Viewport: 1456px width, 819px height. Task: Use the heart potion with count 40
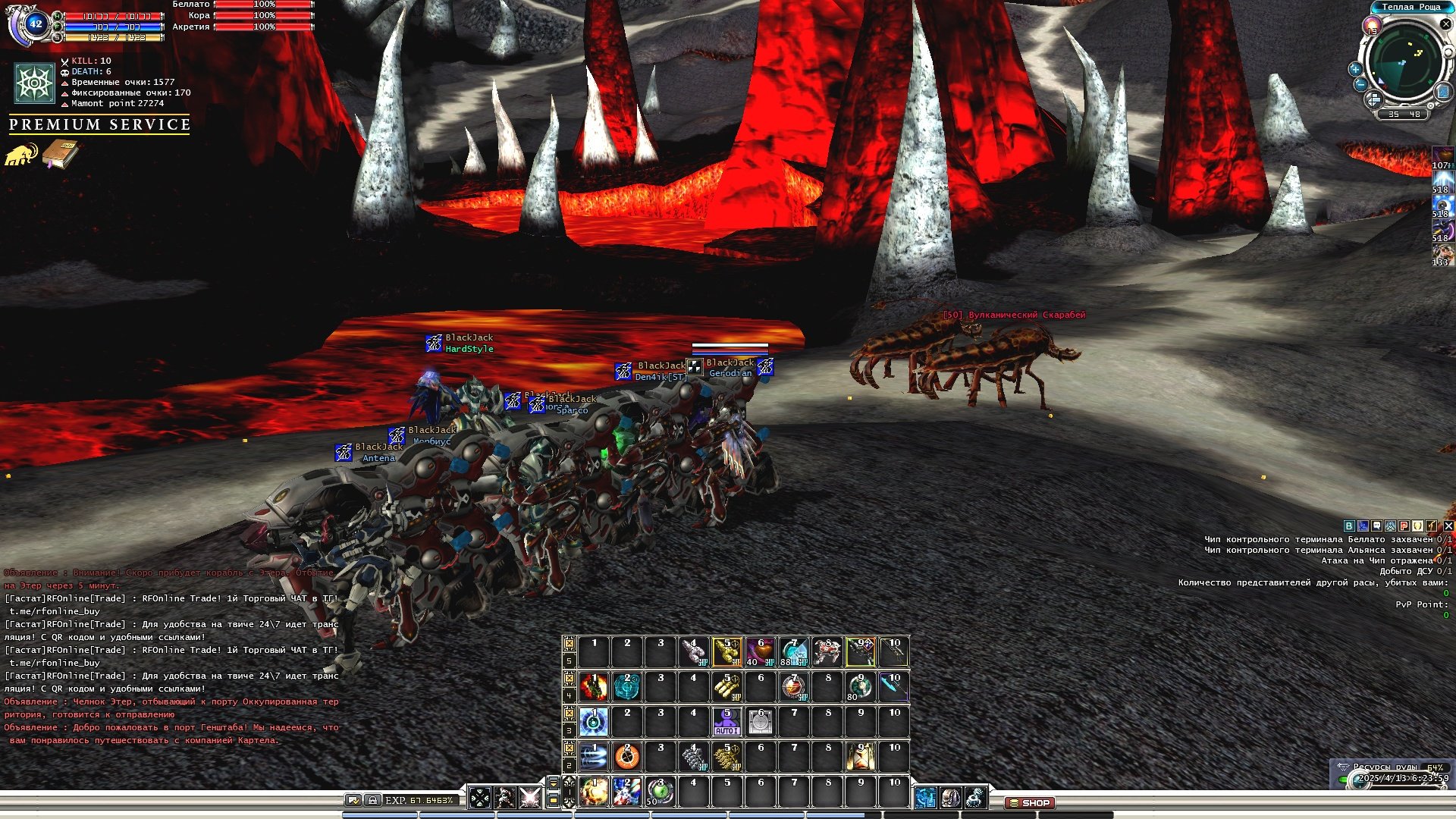[760, 652]
